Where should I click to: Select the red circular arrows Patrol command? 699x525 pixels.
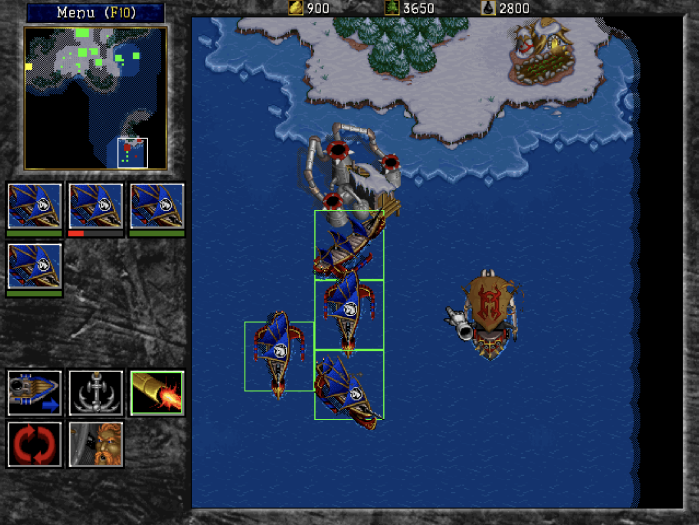(34, 444)
